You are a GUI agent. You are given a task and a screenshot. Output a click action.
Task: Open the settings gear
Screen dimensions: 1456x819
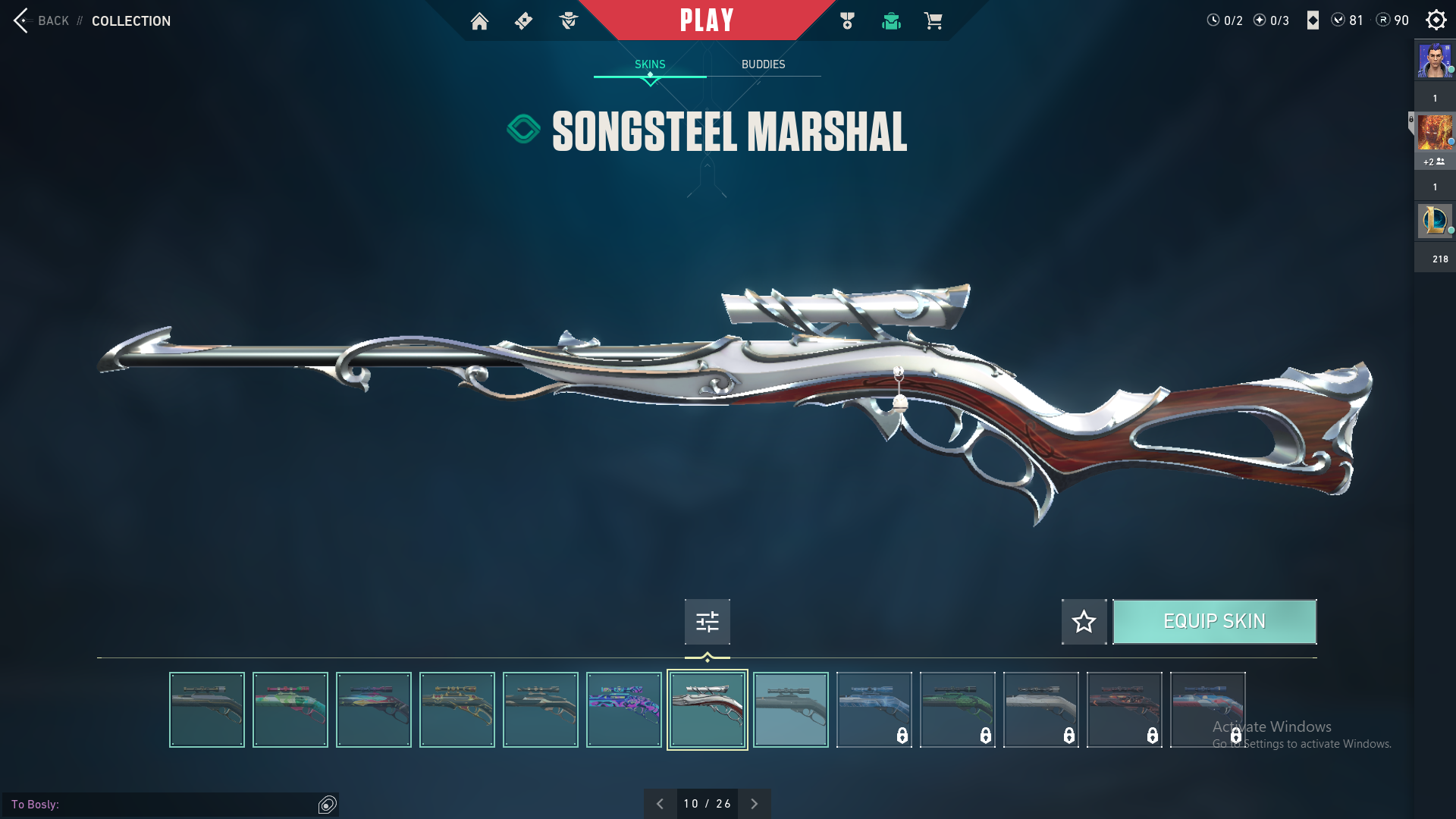pos(1436,20)
